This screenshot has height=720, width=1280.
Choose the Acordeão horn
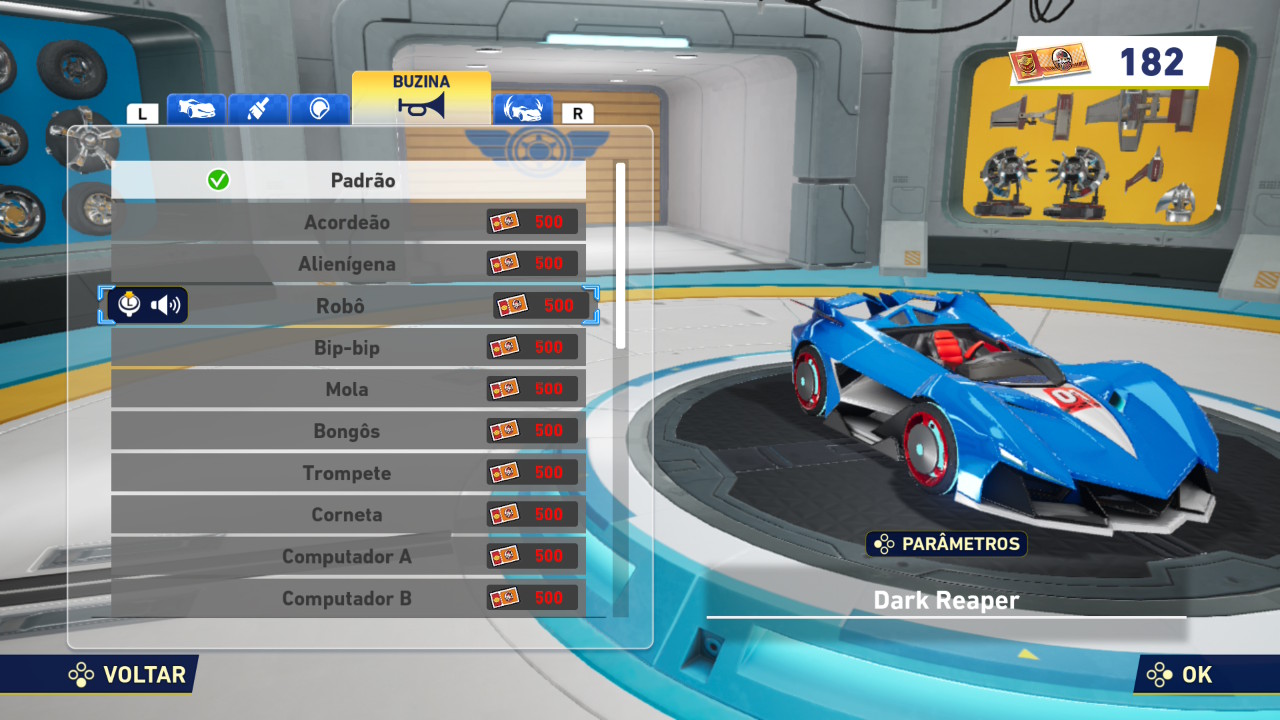[x=348, y=222]
